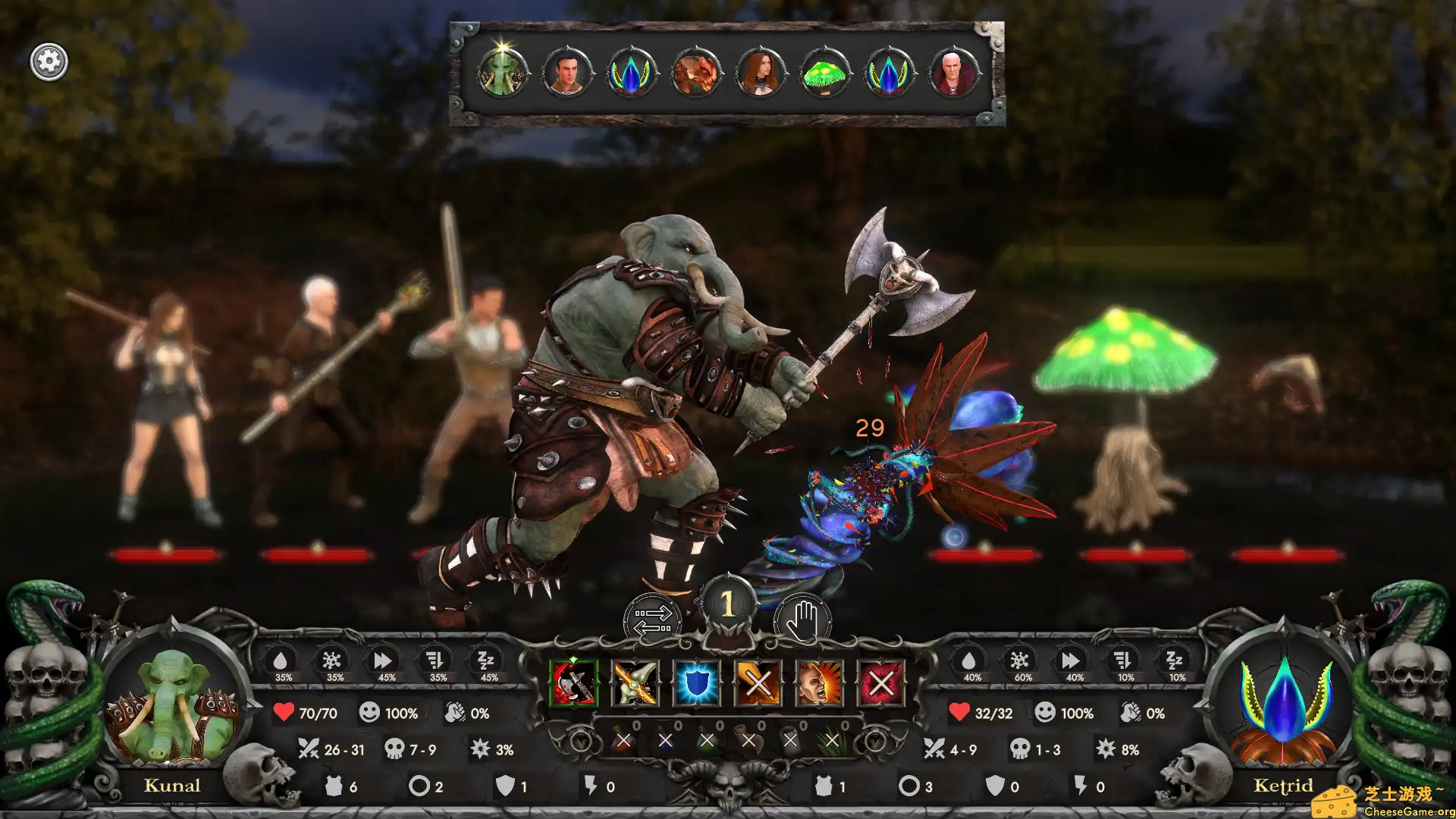Screen dimensions: 1456x819
Task: Activate the tusk and sword strike skill
Action: tap(635, 682)
